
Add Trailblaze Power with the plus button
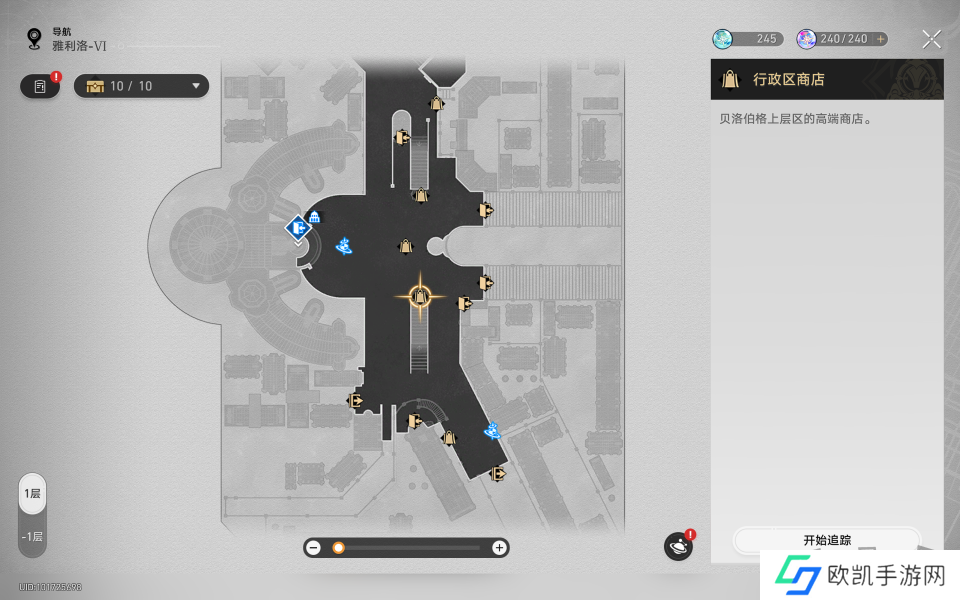880,39
